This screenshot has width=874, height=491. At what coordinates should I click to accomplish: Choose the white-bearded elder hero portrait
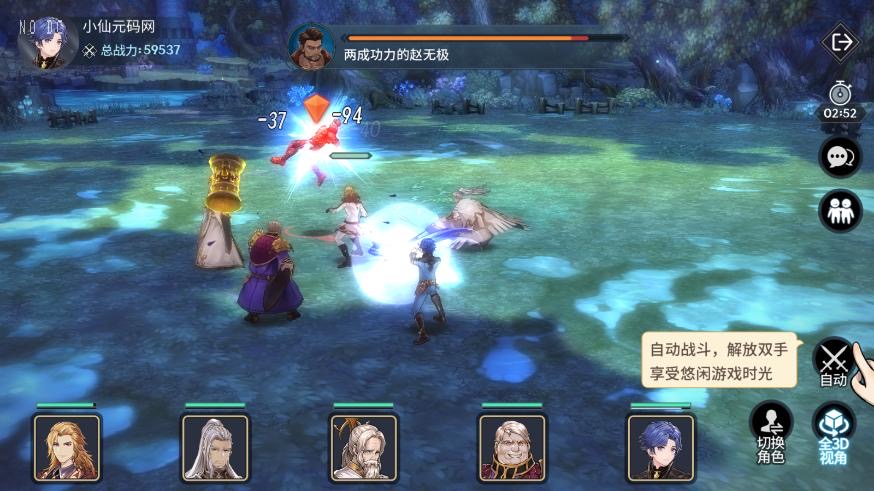[x=363, y=447]
